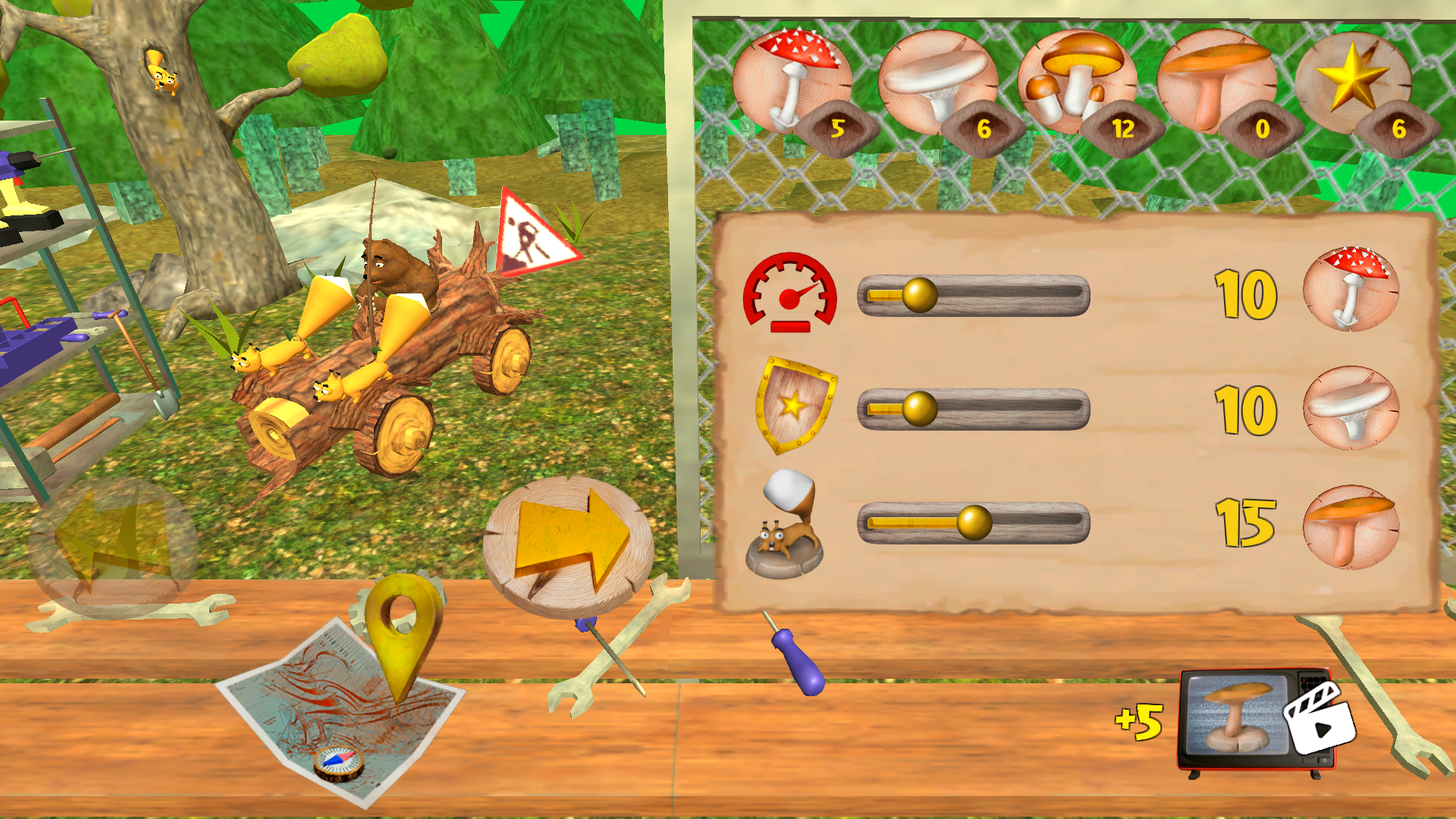
Task: Select the engine upgrade slider knob
Action: click(973, 522)
